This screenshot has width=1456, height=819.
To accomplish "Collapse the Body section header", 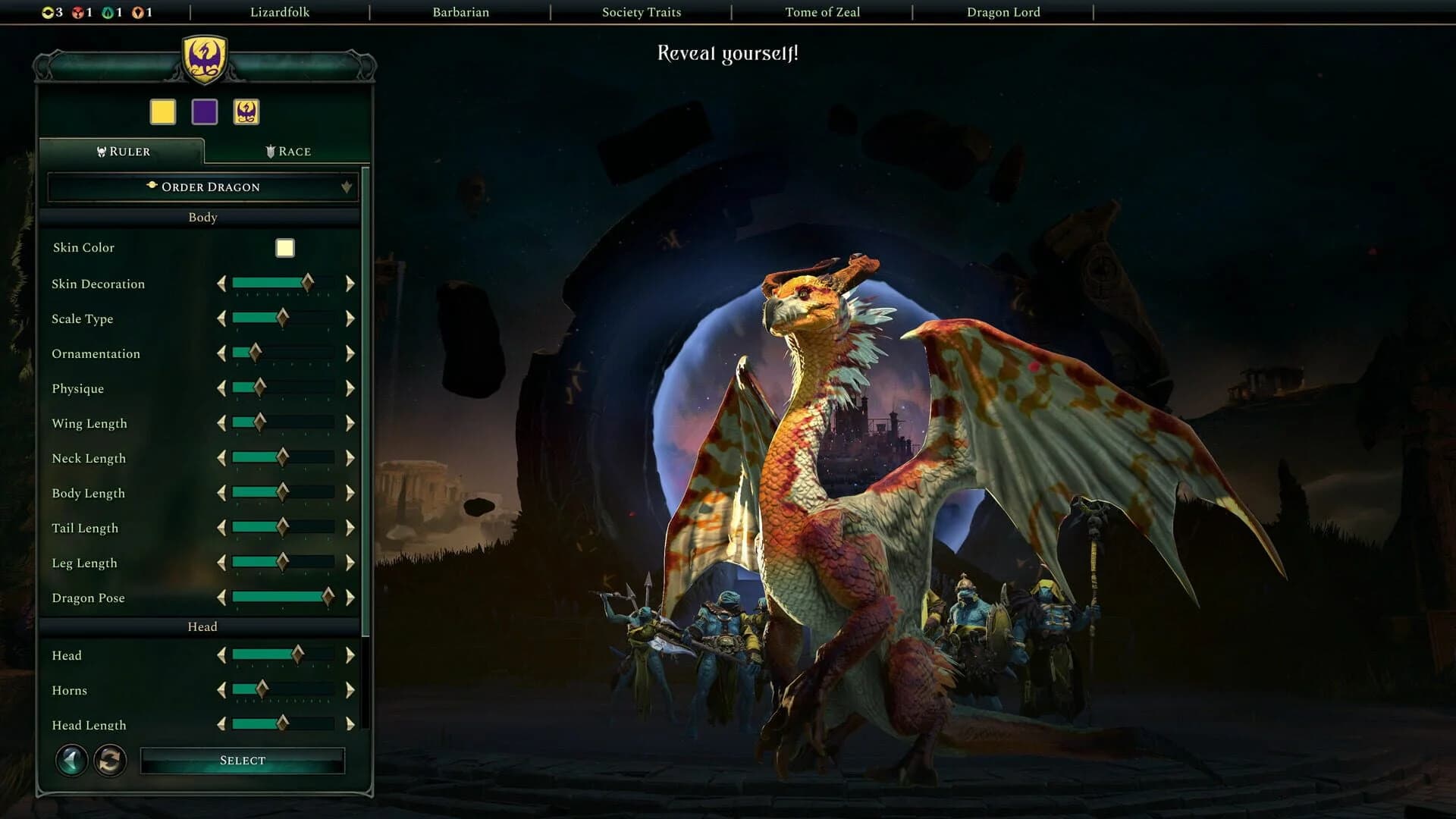I will [202, 217].
